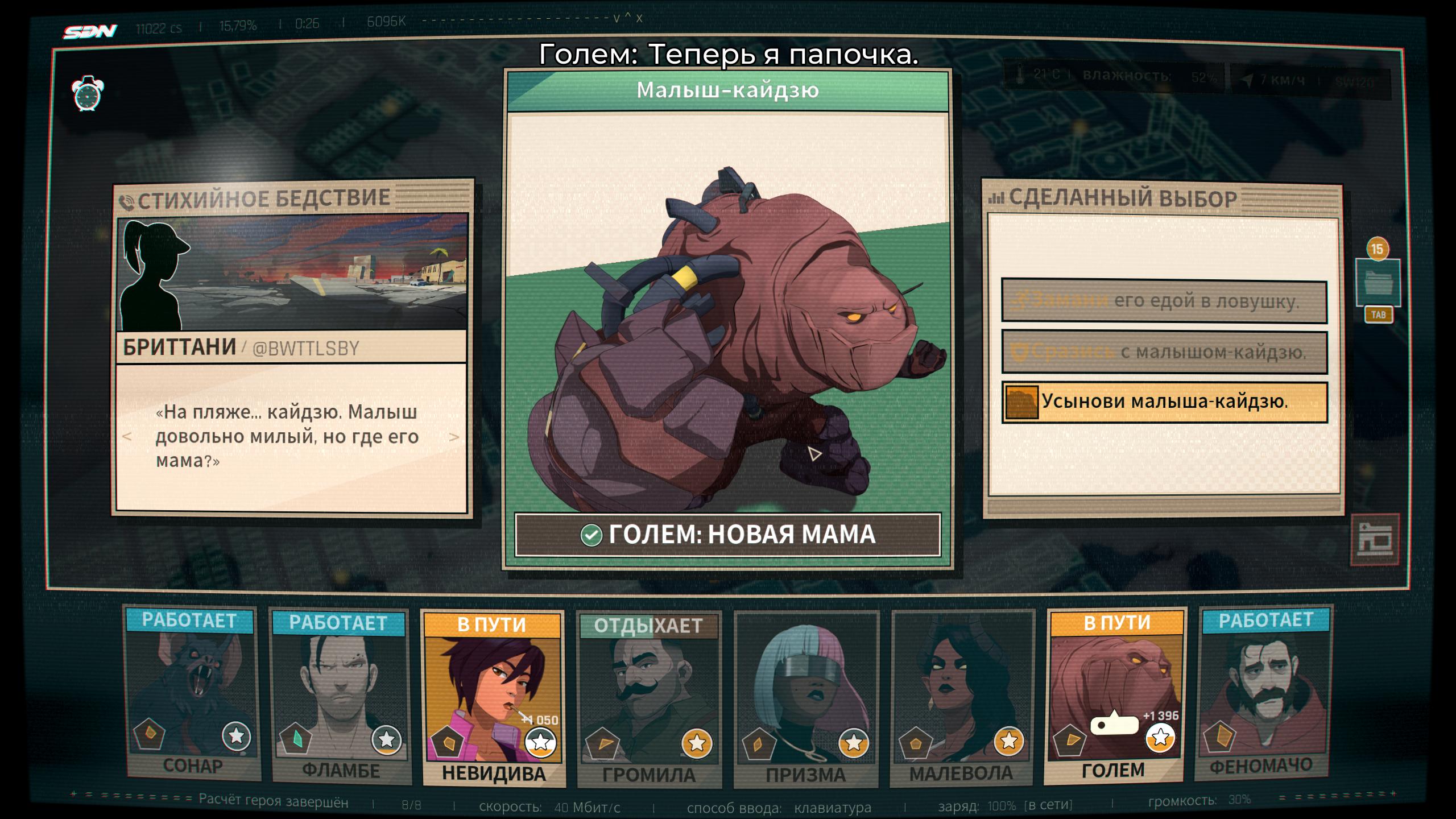Click the Малыш-кайдзю illustration card
Viewport: 1456px width, 819px height.
click(x=728, y=313)
